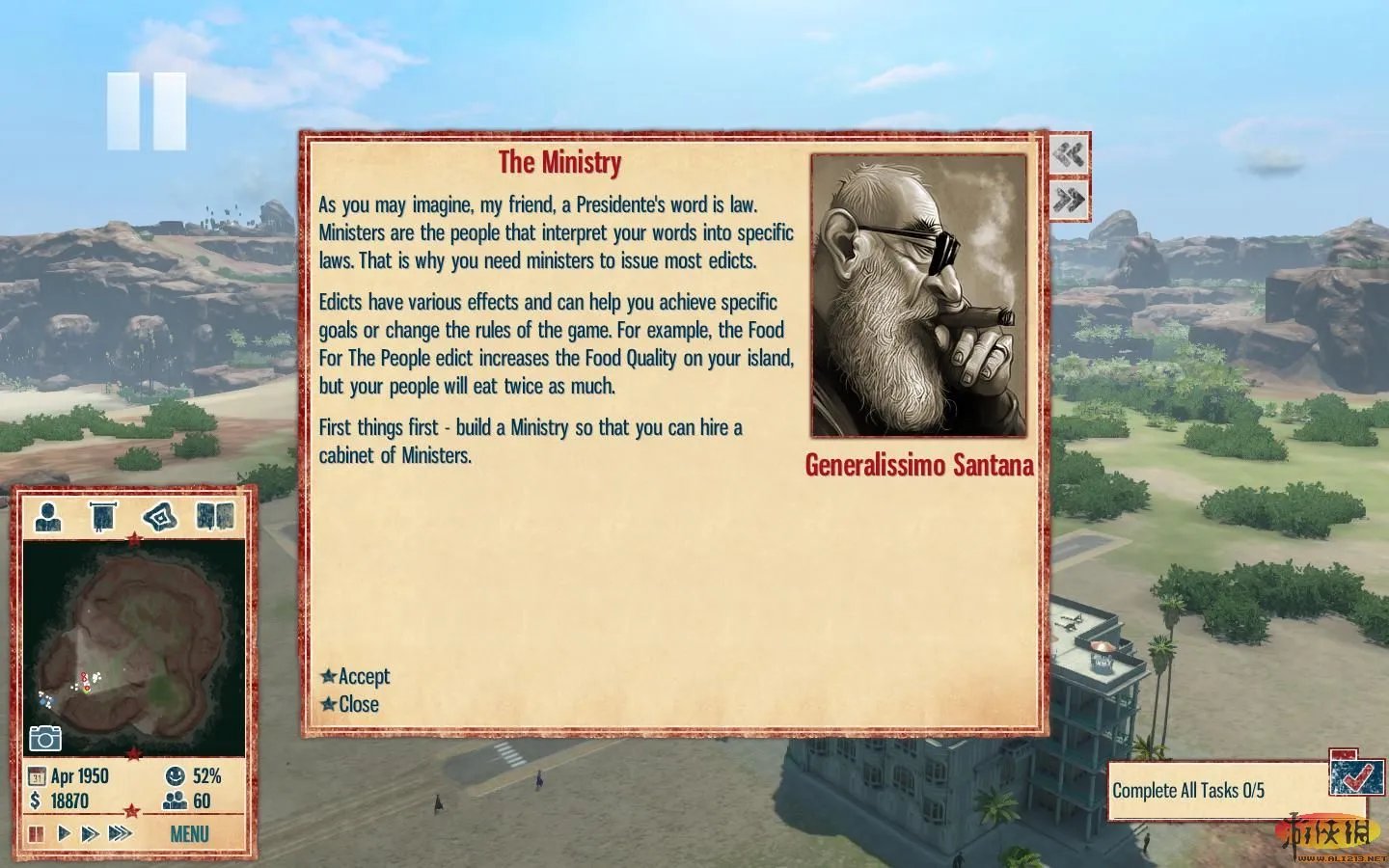This screenshot has height=868, width=1389.
Task: Accept the Ministry tutorial task
Action: pos(356,676)
